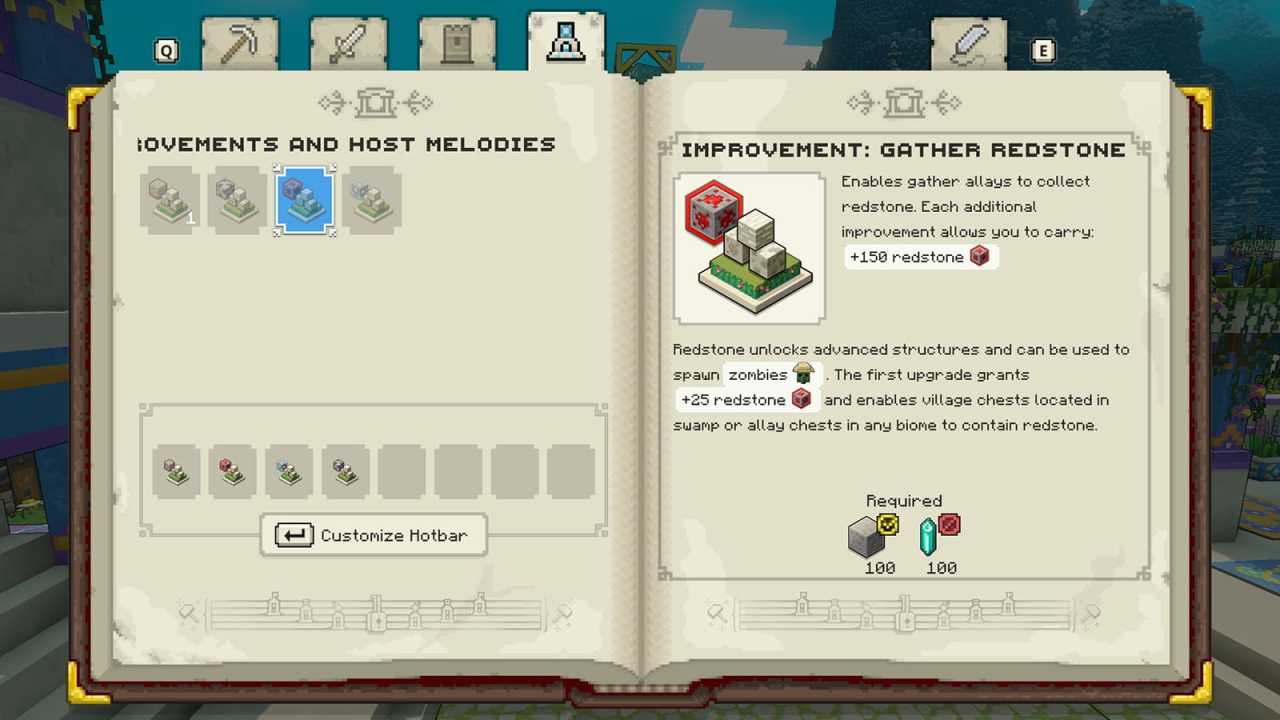Select the first improvement slot in the hotbar
1280x720 pixels.
(x=175, y=471)
